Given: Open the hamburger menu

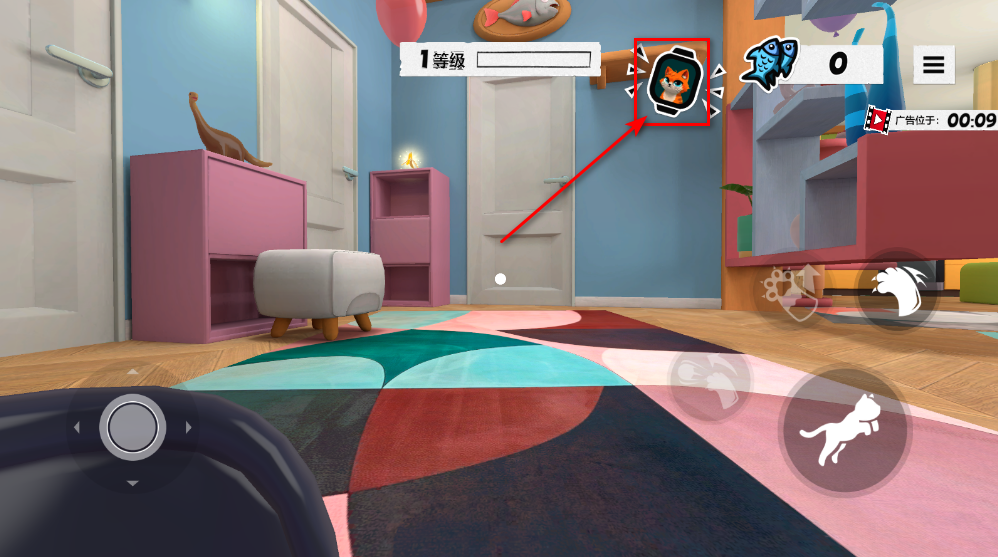Looking at the screenshot, I should coord(933,65).
